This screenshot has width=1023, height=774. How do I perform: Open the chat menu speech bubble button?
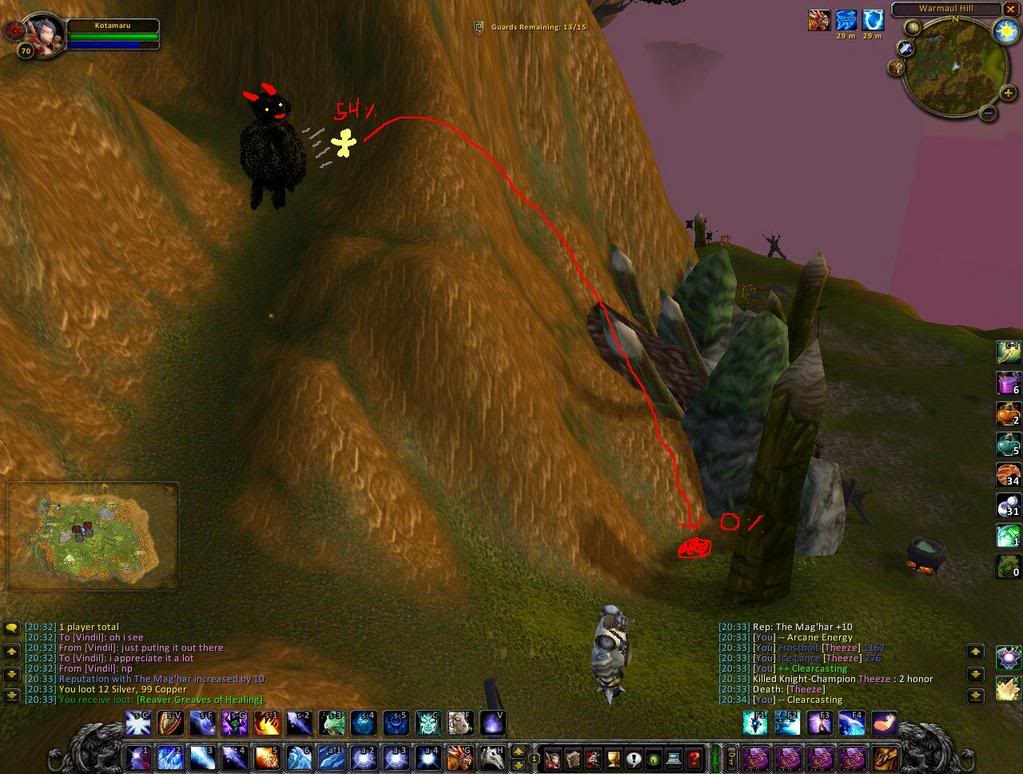point(12,628)
